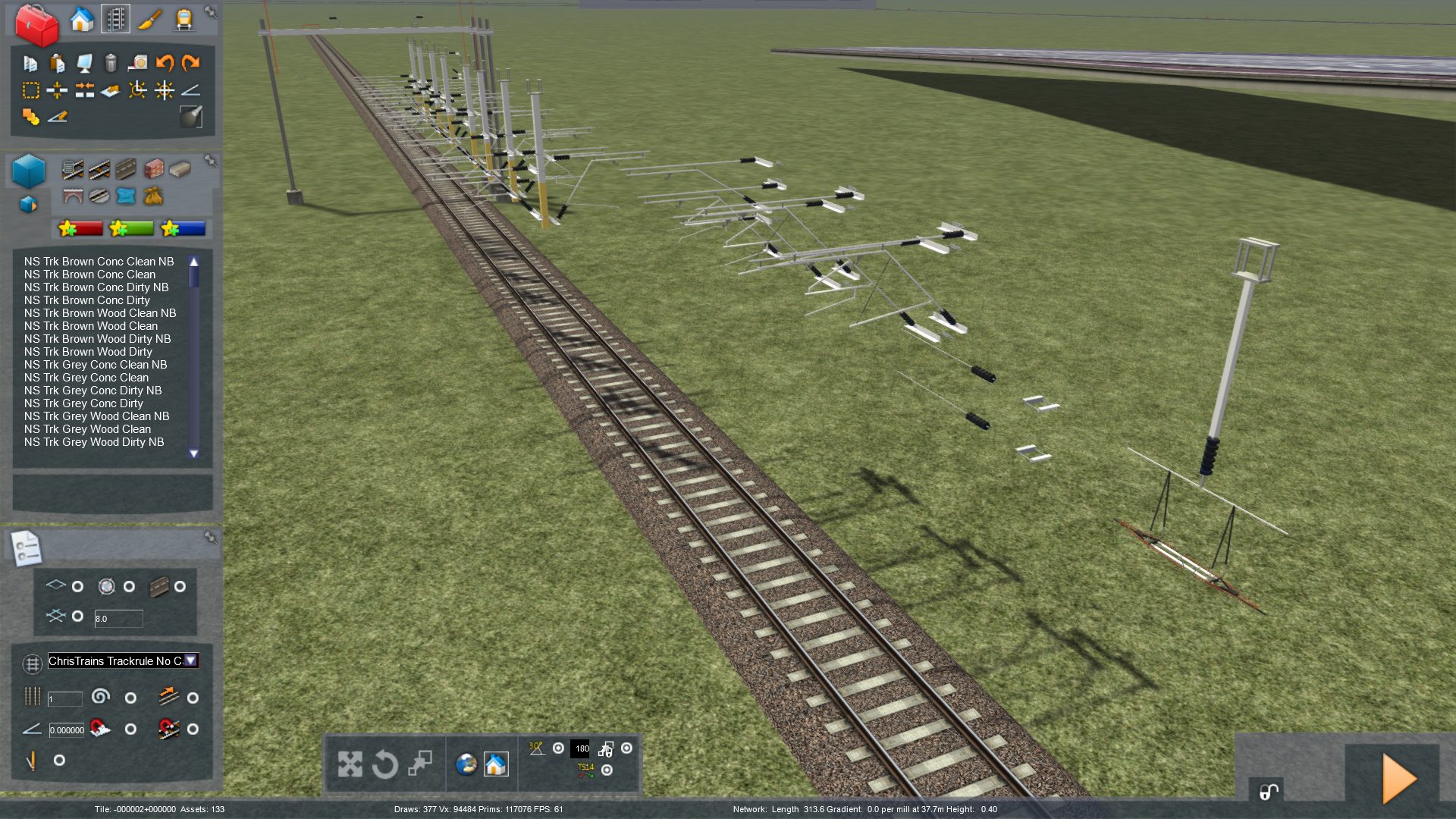Pick NS Trk Brown Wood Clean from the list
Screen dimensions: 1456x819
point(91,326)
